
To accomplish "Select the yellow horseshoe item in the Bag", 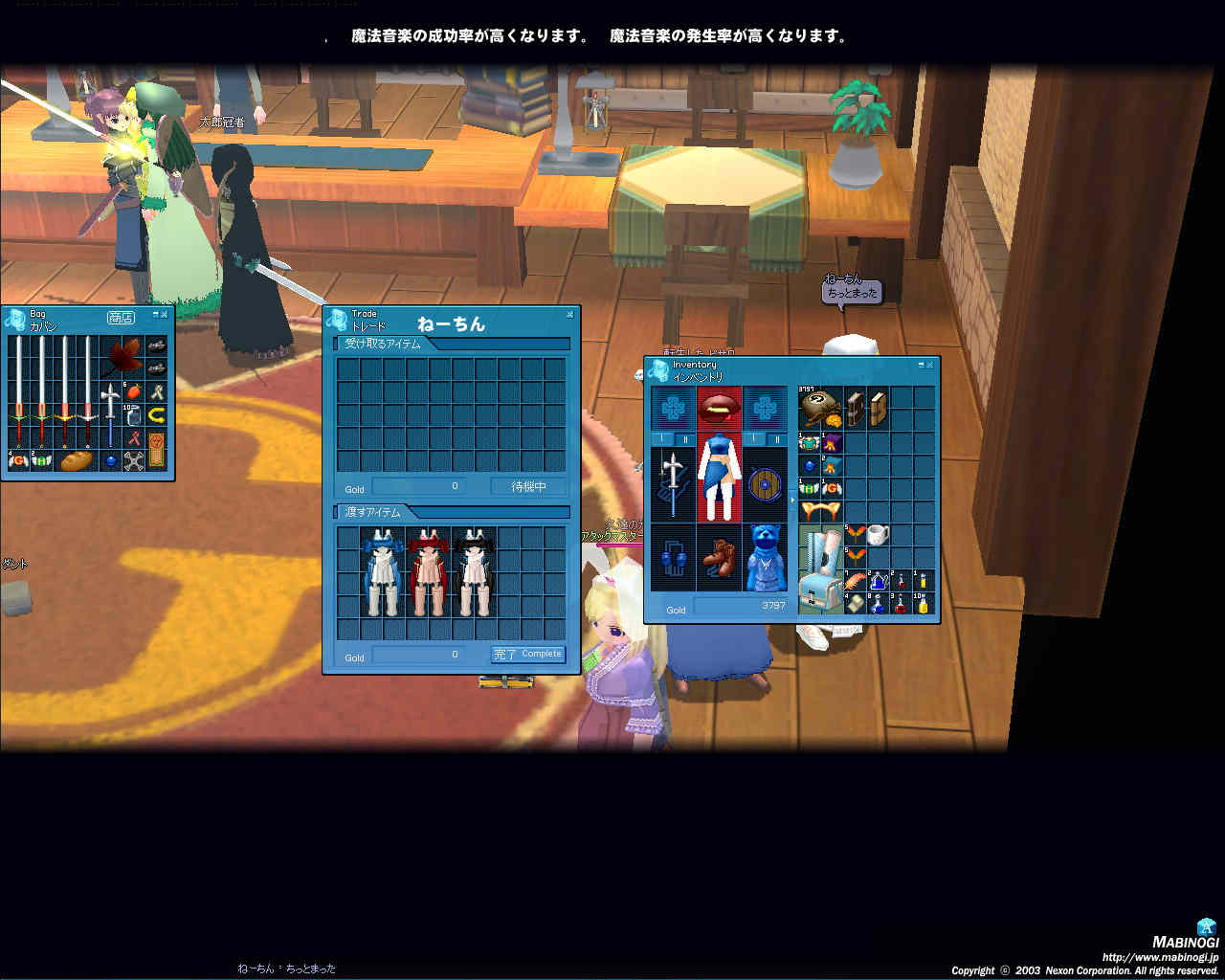I will [156, 415].
